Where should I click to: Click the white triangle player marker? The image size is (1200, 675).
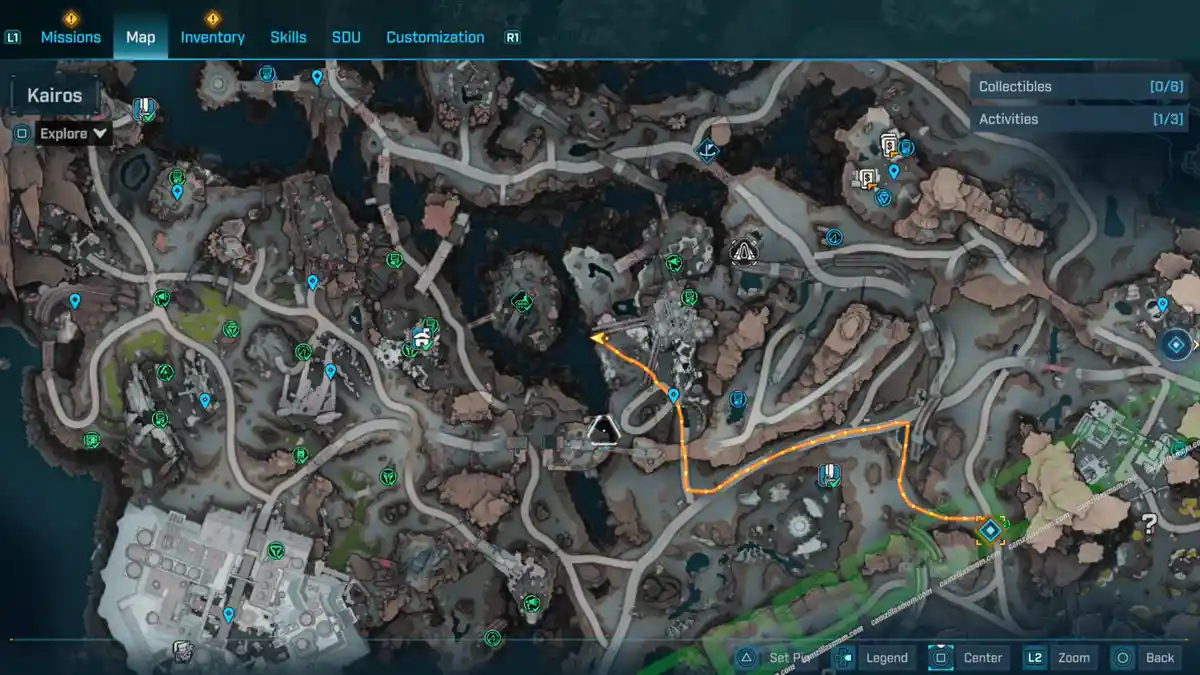[x=603, y=430]
